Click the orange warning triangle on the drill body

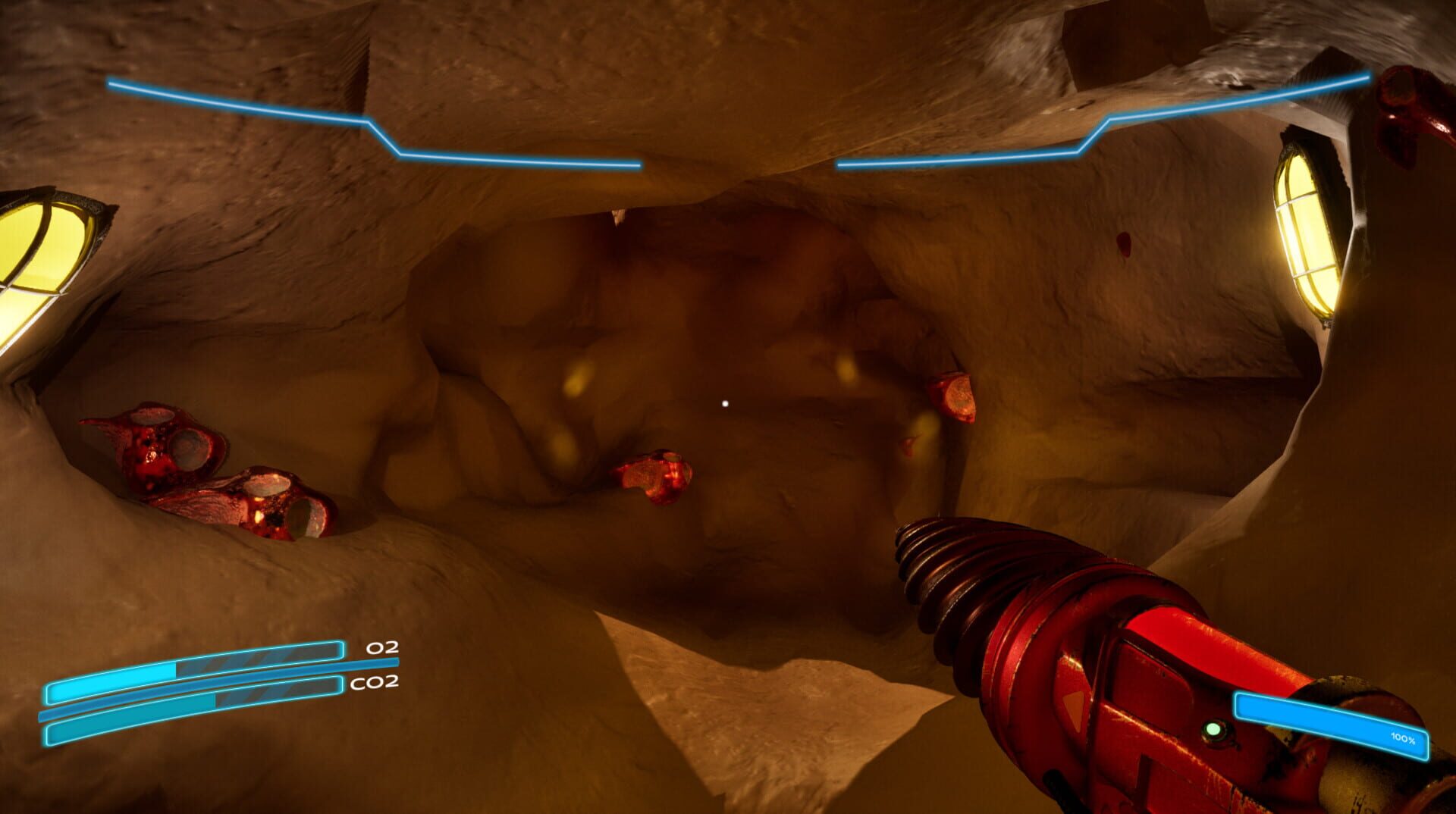click(1074, 706)
